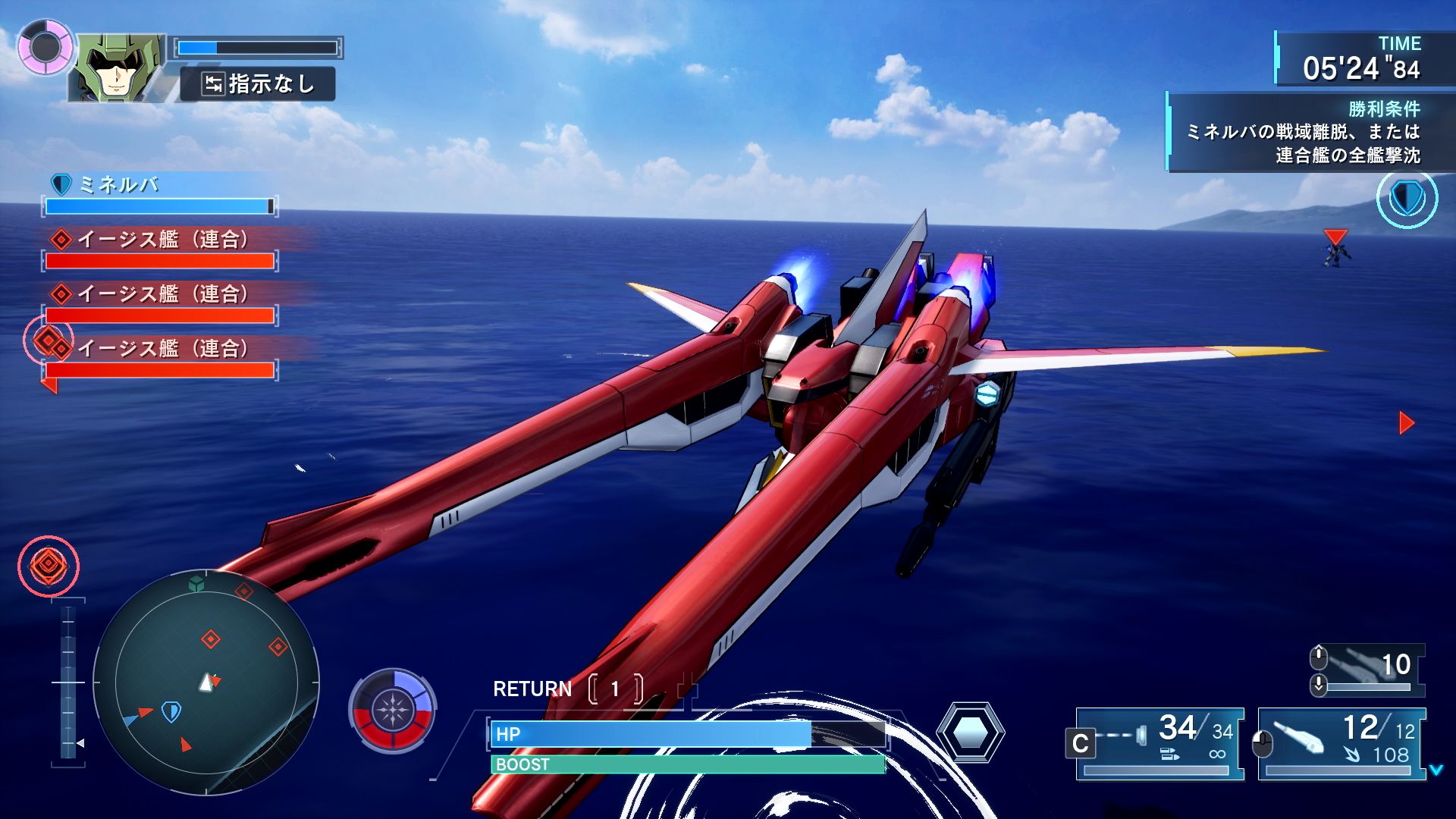Expand the blue arrow beside weapon slots

[x=1436, y=770]
